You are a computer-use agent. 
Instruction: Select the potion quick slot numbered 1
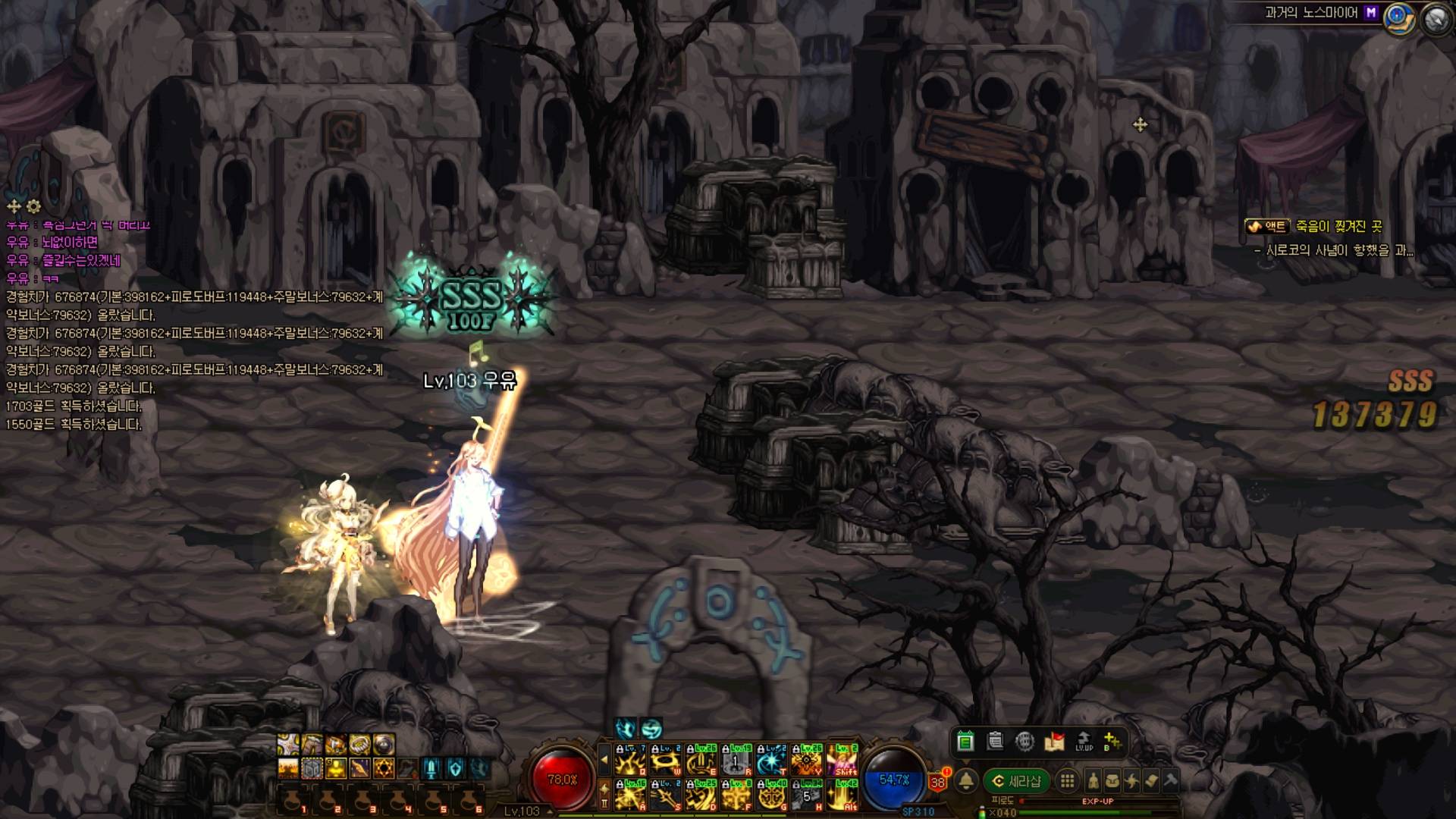(x=292, y=801)
